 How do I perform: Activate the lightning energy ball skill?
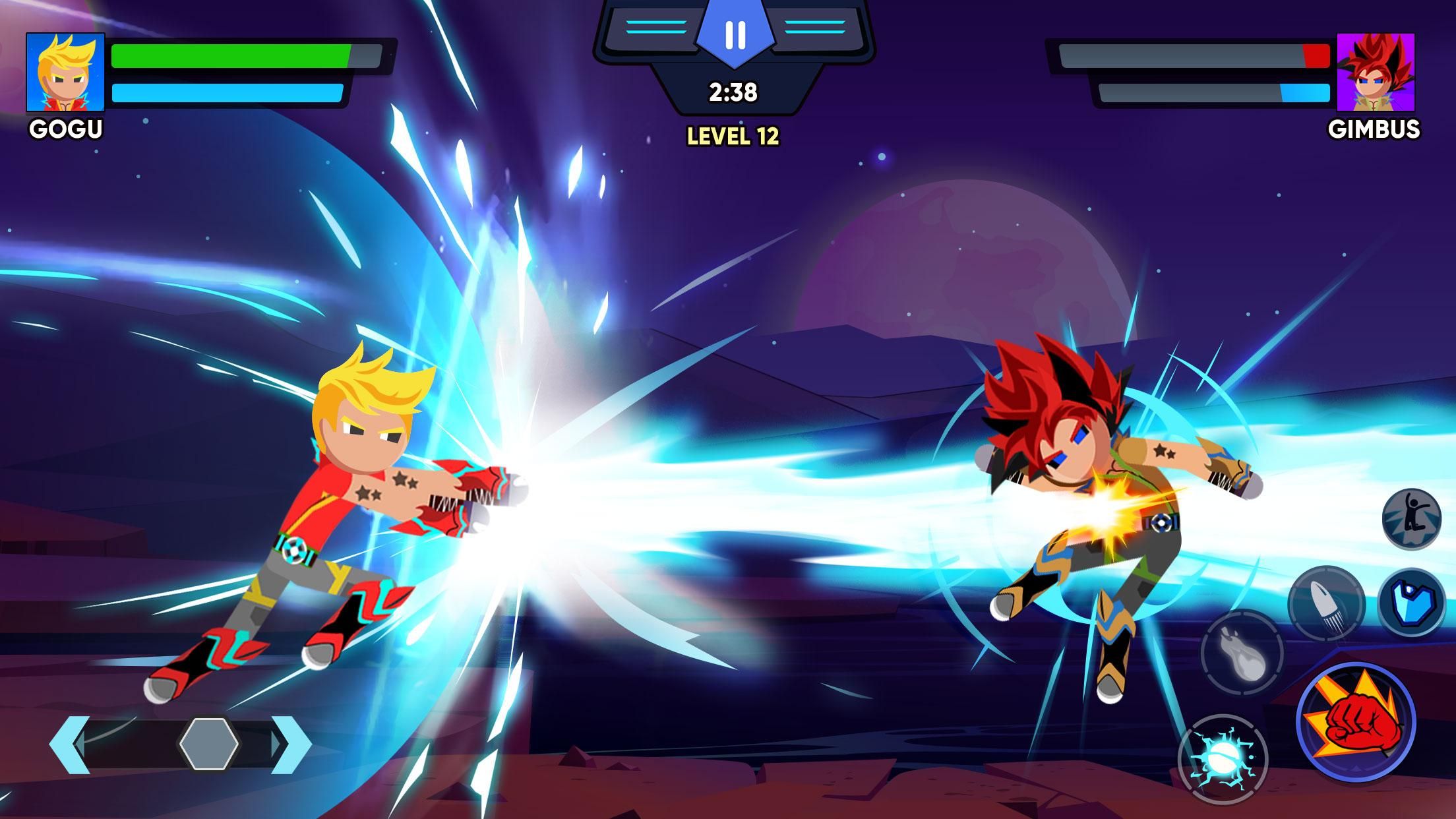(x=1223, y=760)
